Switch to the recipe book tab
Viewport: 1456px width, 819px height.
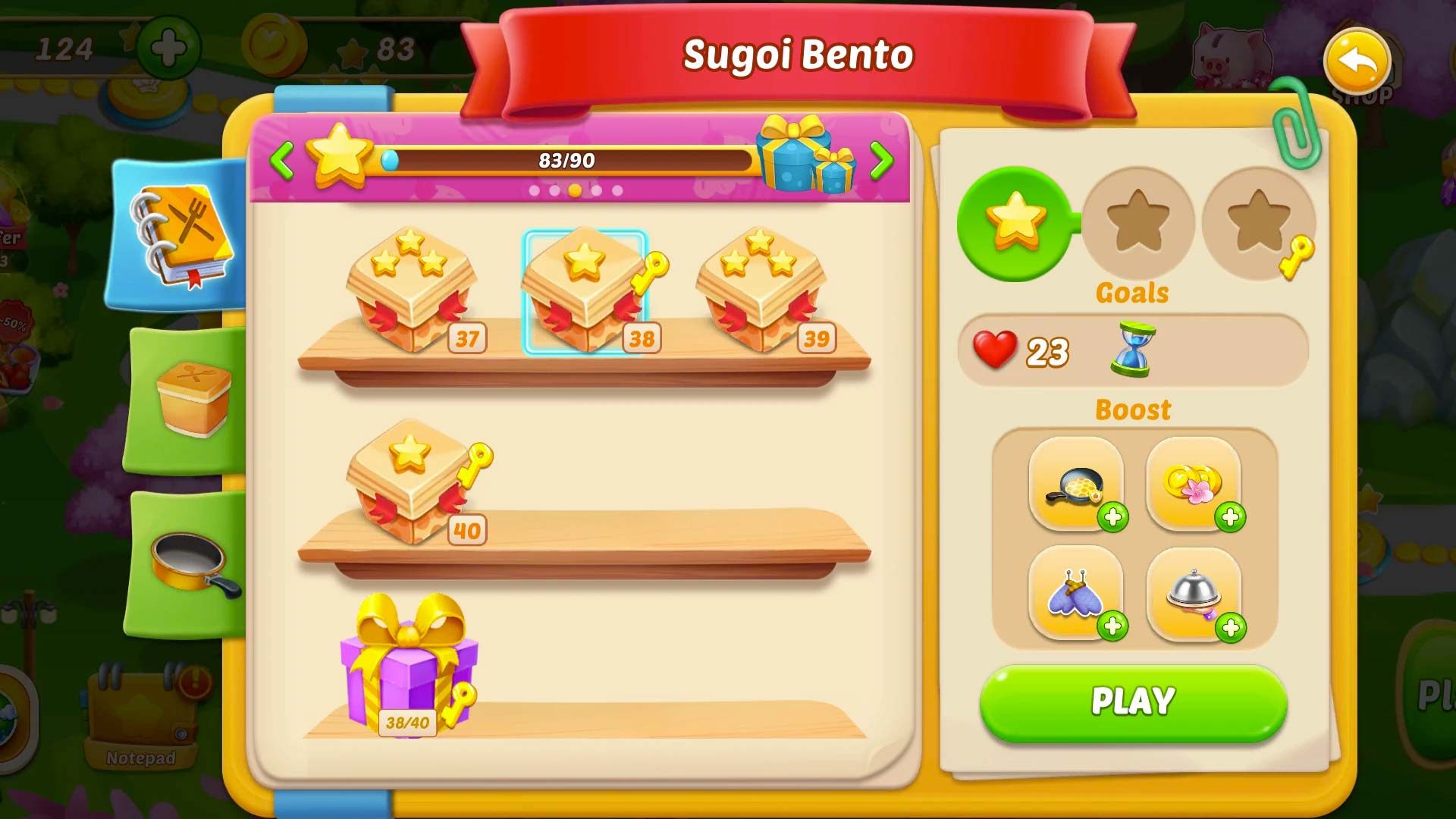click(x=182, y=237)
